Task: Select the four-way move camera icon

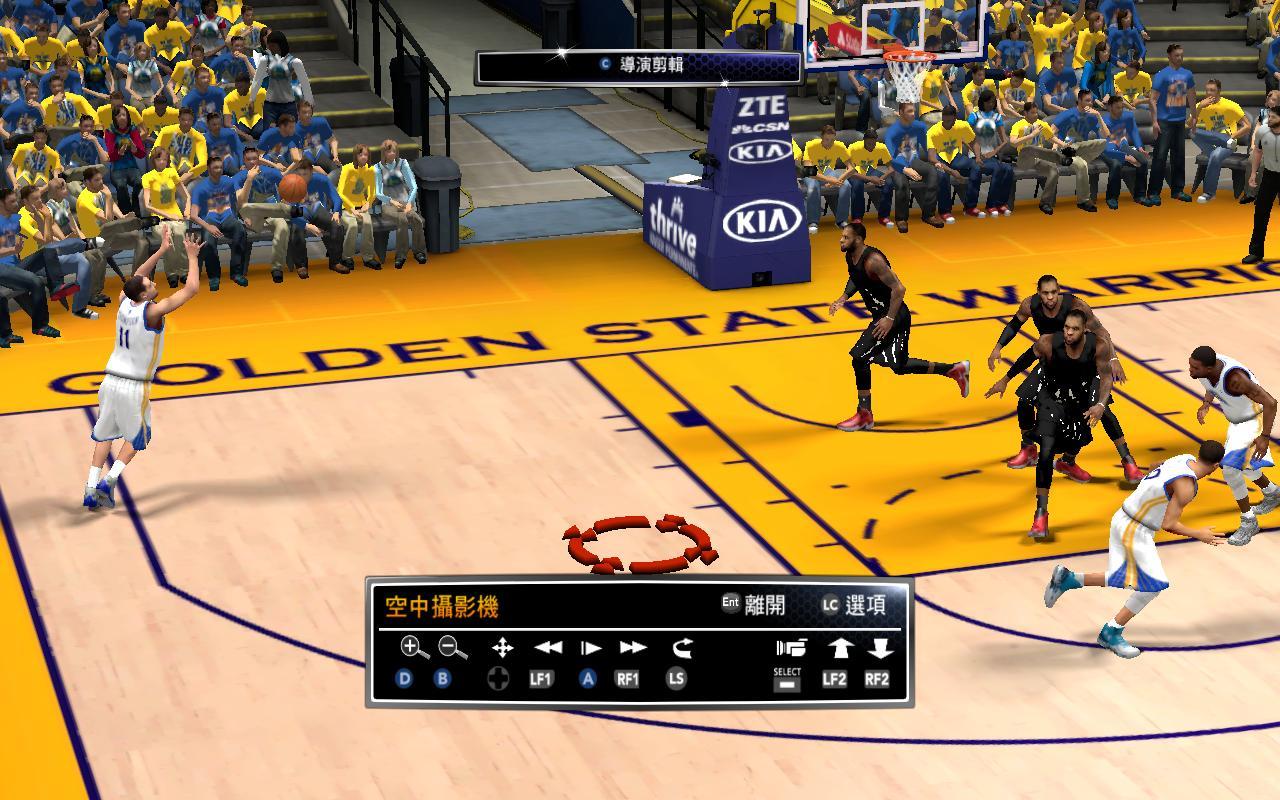Action: coord(502,648)
